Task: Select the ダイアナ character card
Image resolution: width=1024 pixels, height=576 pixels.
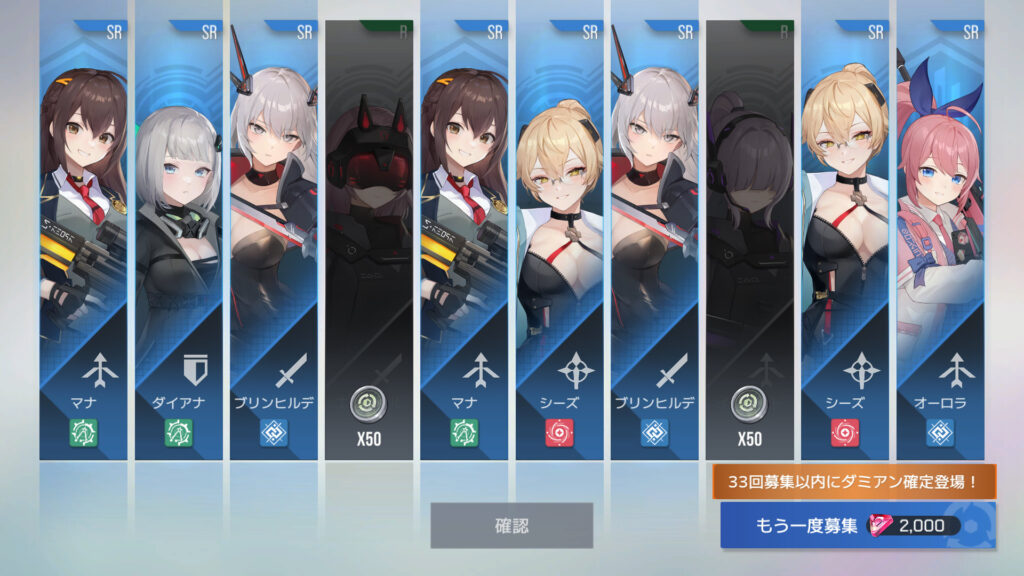Action: click(179, 240)
